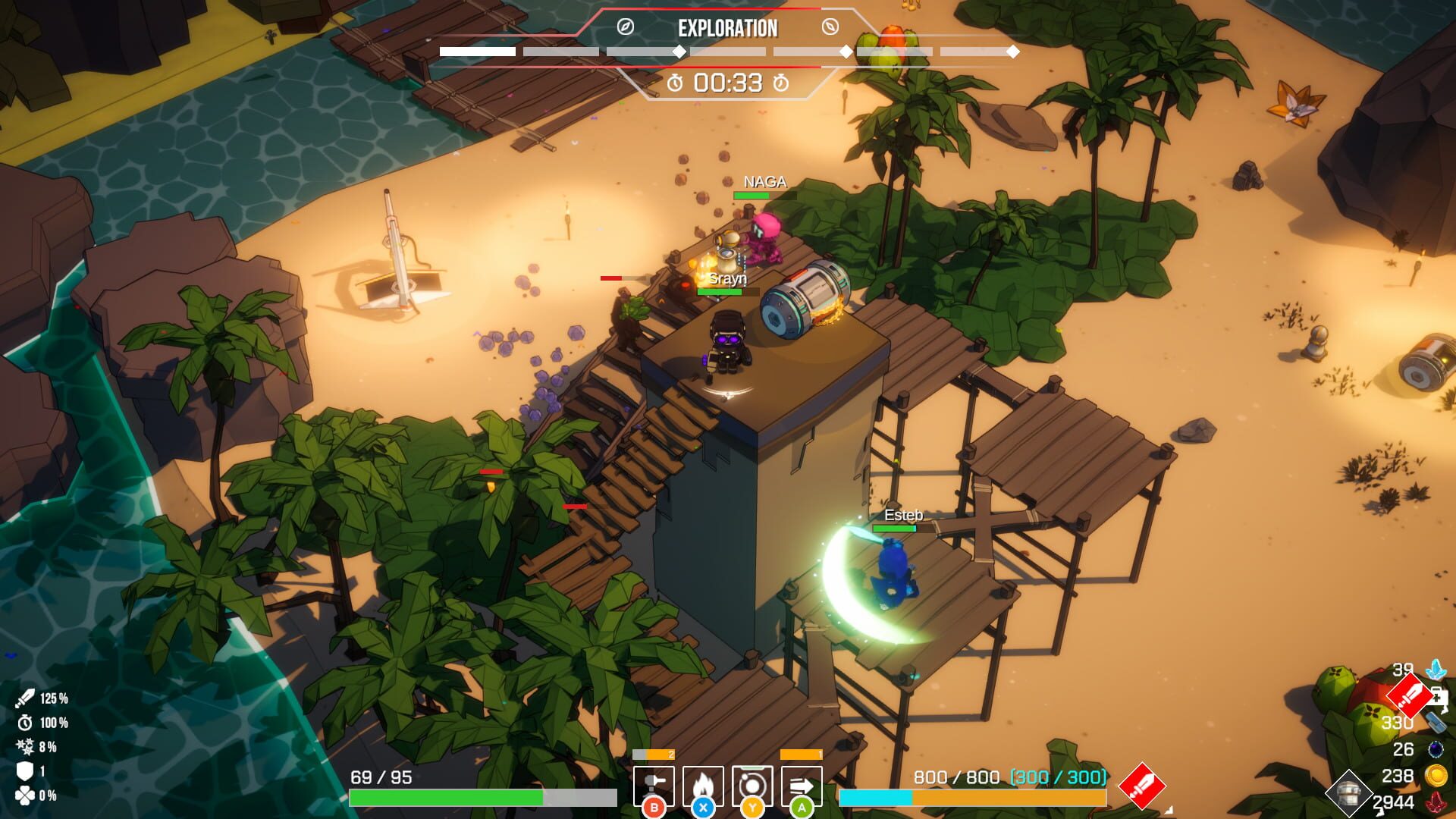Click the clover luck percentage icon
The width and height of the screenshot is (1456, 819).
point(24,795)
